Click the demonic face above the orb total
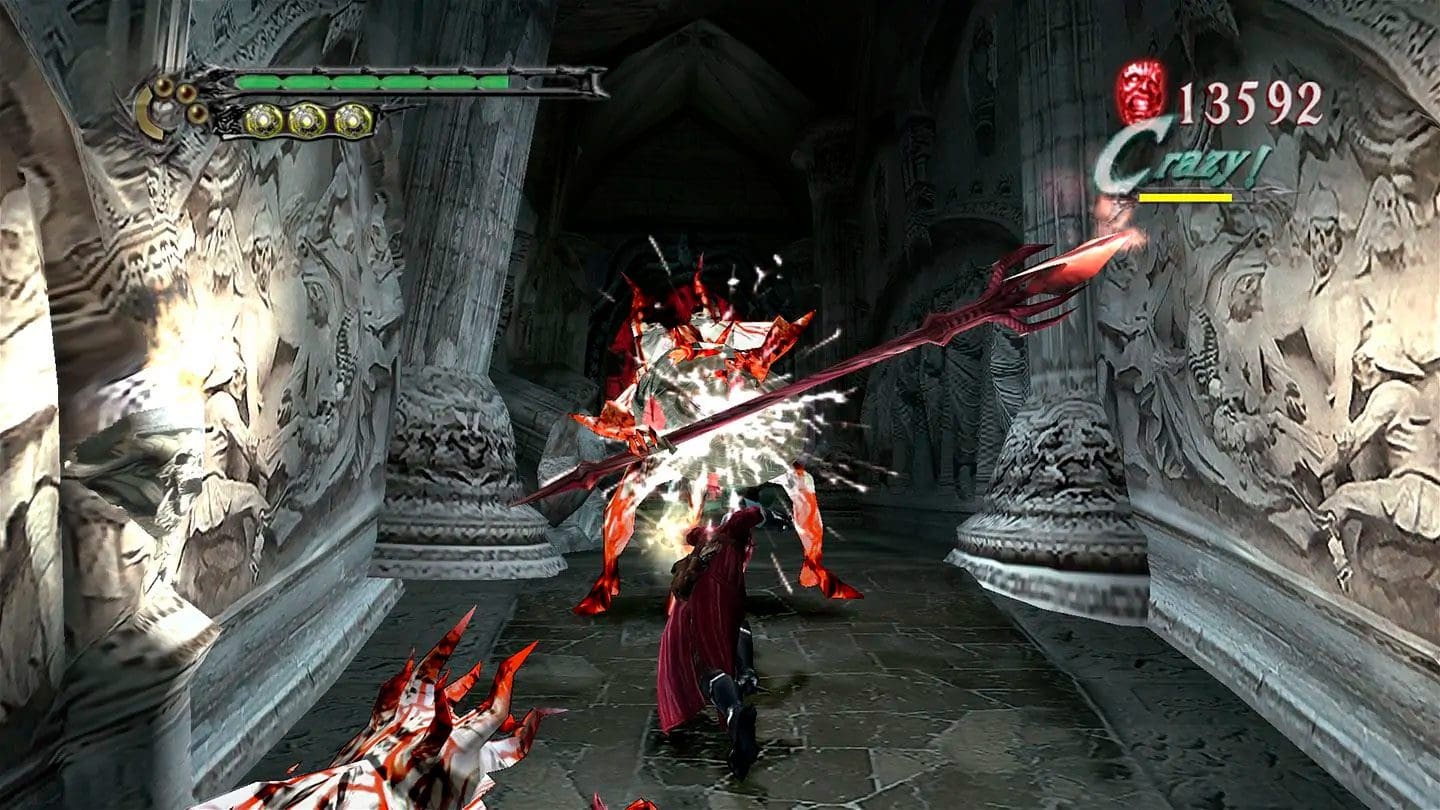Screen dimensions: 1440x810 [x=1140, y=93]
